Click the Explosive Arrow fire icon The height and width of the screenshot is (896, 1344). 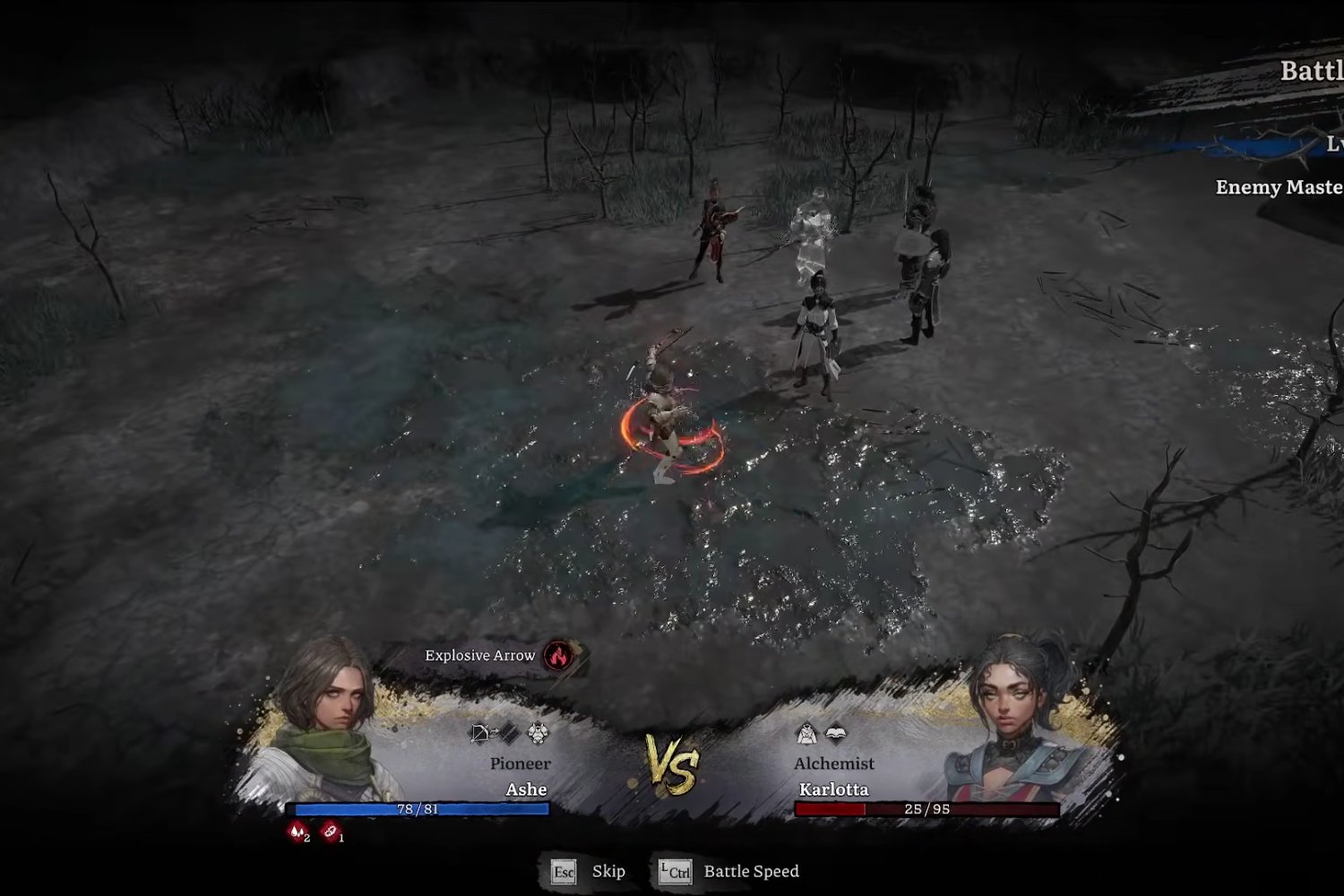pyautogui.click(x=557, y=656)
